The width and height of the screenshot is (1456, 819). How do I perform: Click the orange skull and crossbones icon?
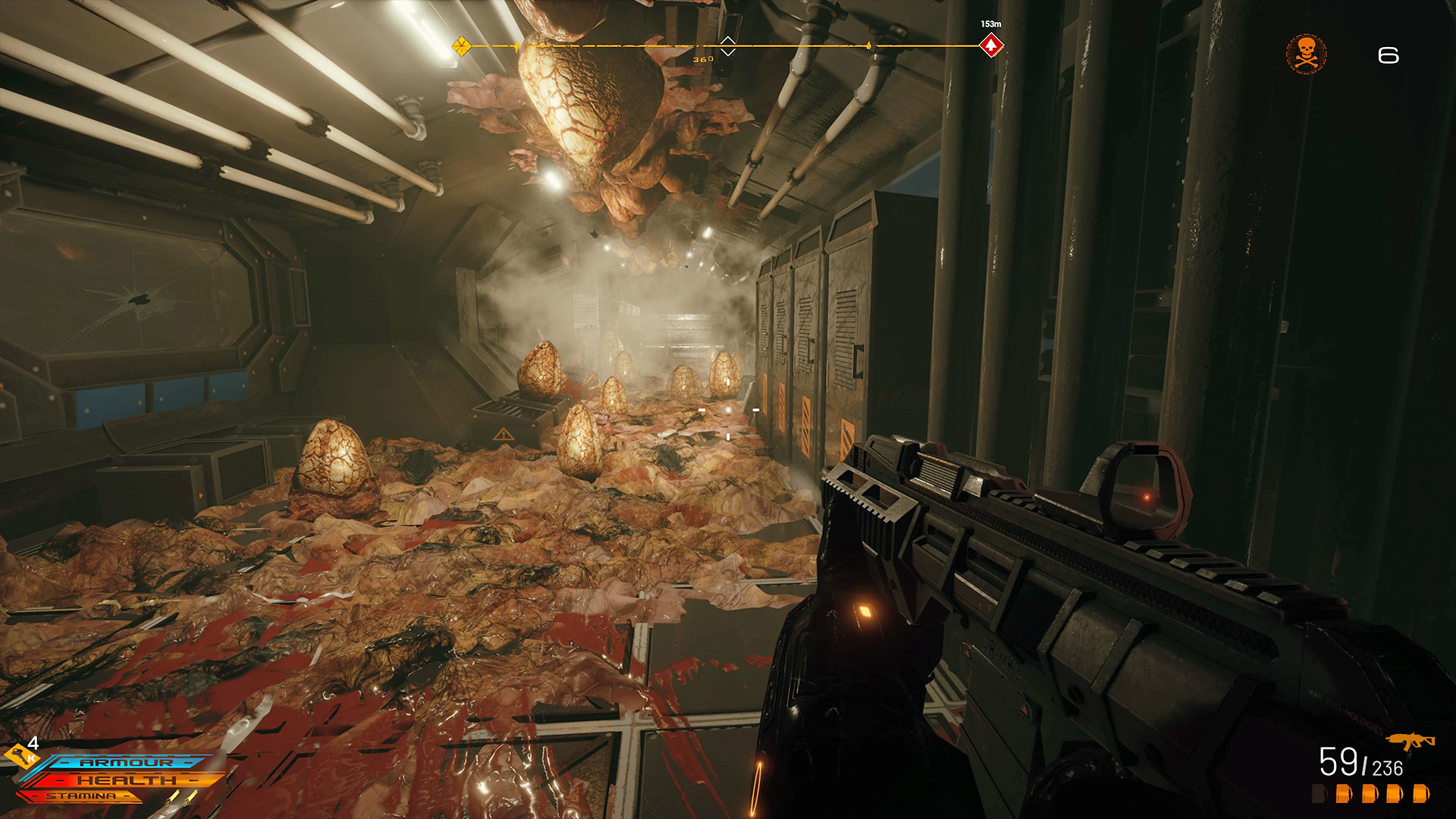pyautogui.click(x=1306, y=54)
